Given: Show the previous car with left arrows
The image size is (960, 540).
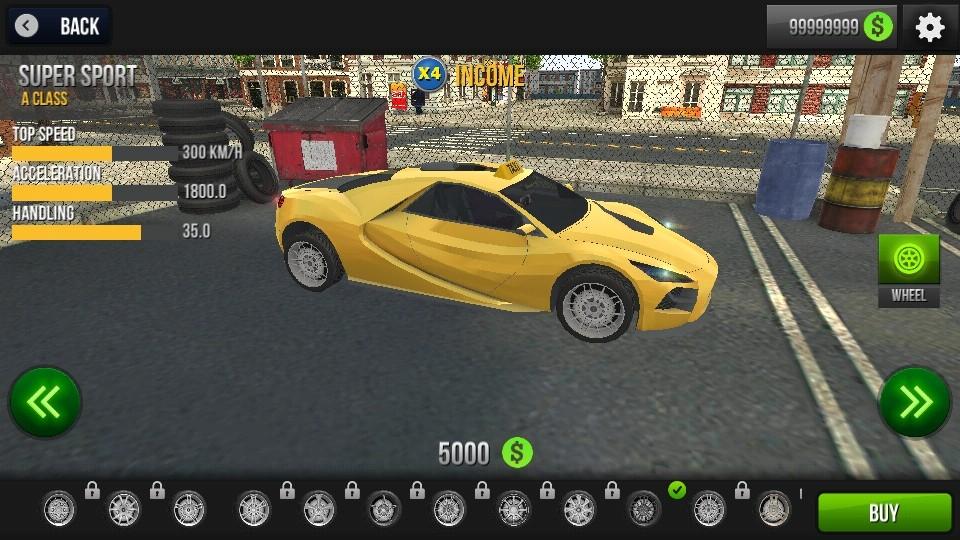Looking at the screenshot, I should click(45, 402).
